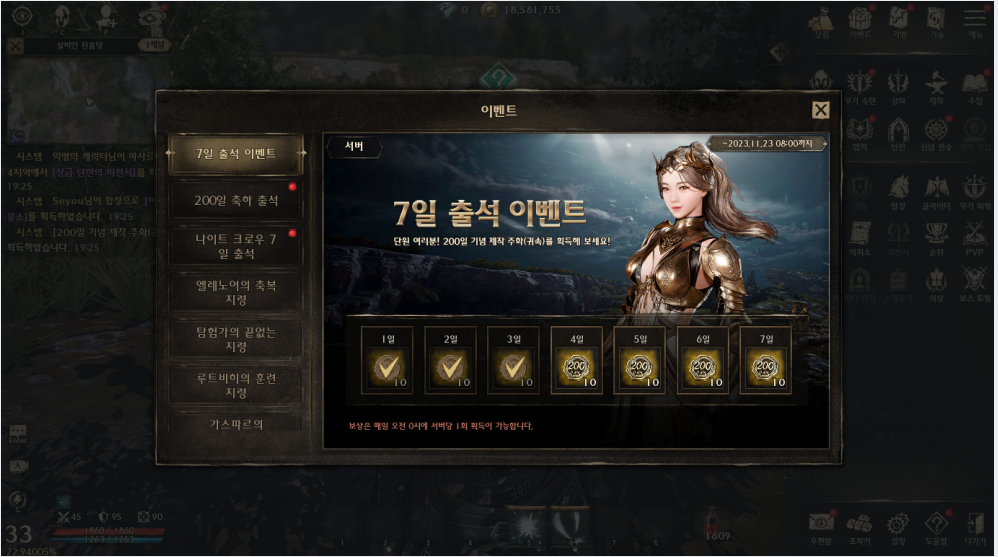Click the 1채널 channel selector
Viewport: 998px width, 557px height.
[155, 45]
